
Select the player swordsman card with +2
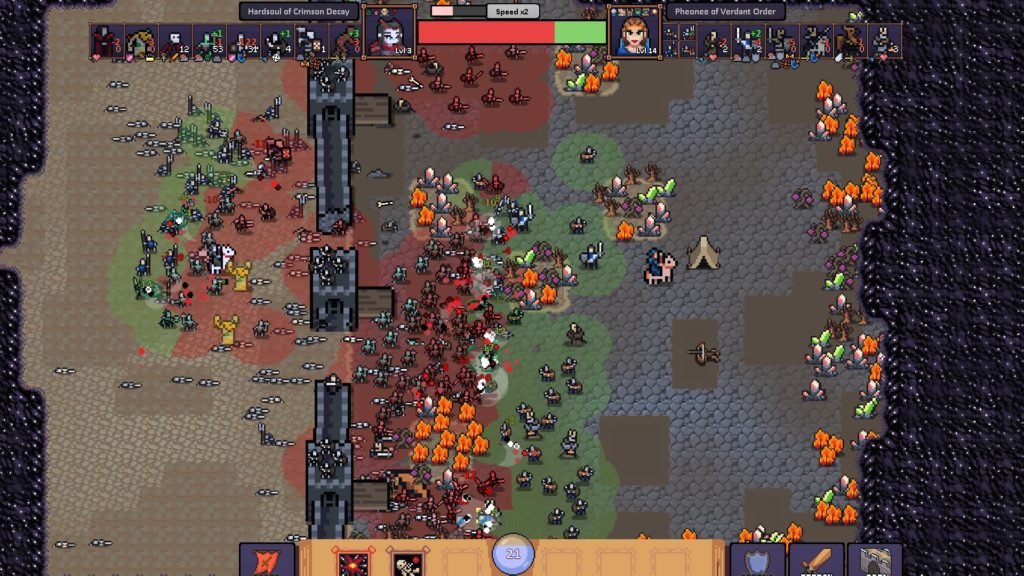[747, 43]
